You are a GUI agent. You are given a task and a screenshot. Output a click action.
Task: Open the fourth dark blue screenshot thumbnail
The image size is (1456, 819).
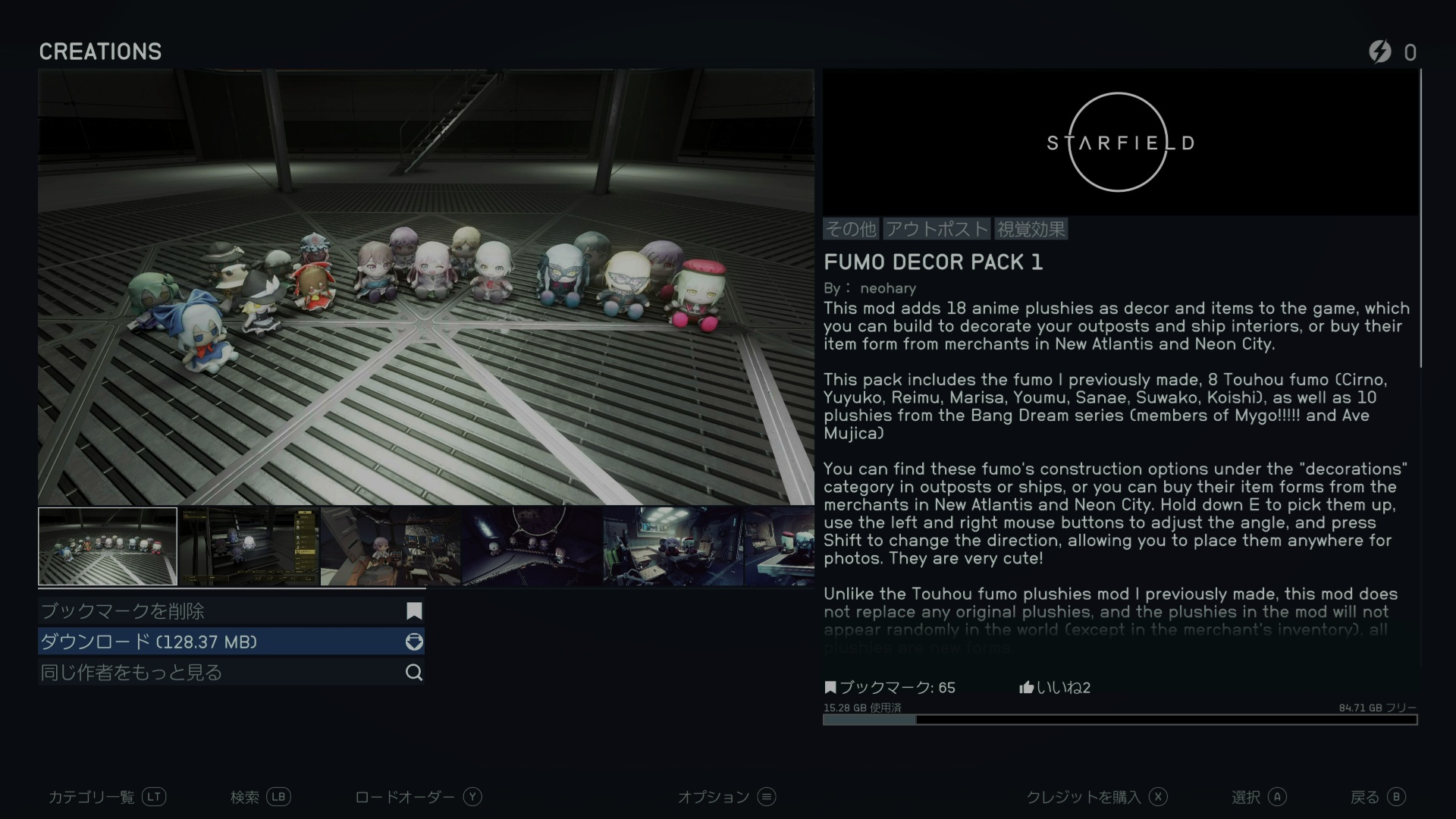pos(532,547)
